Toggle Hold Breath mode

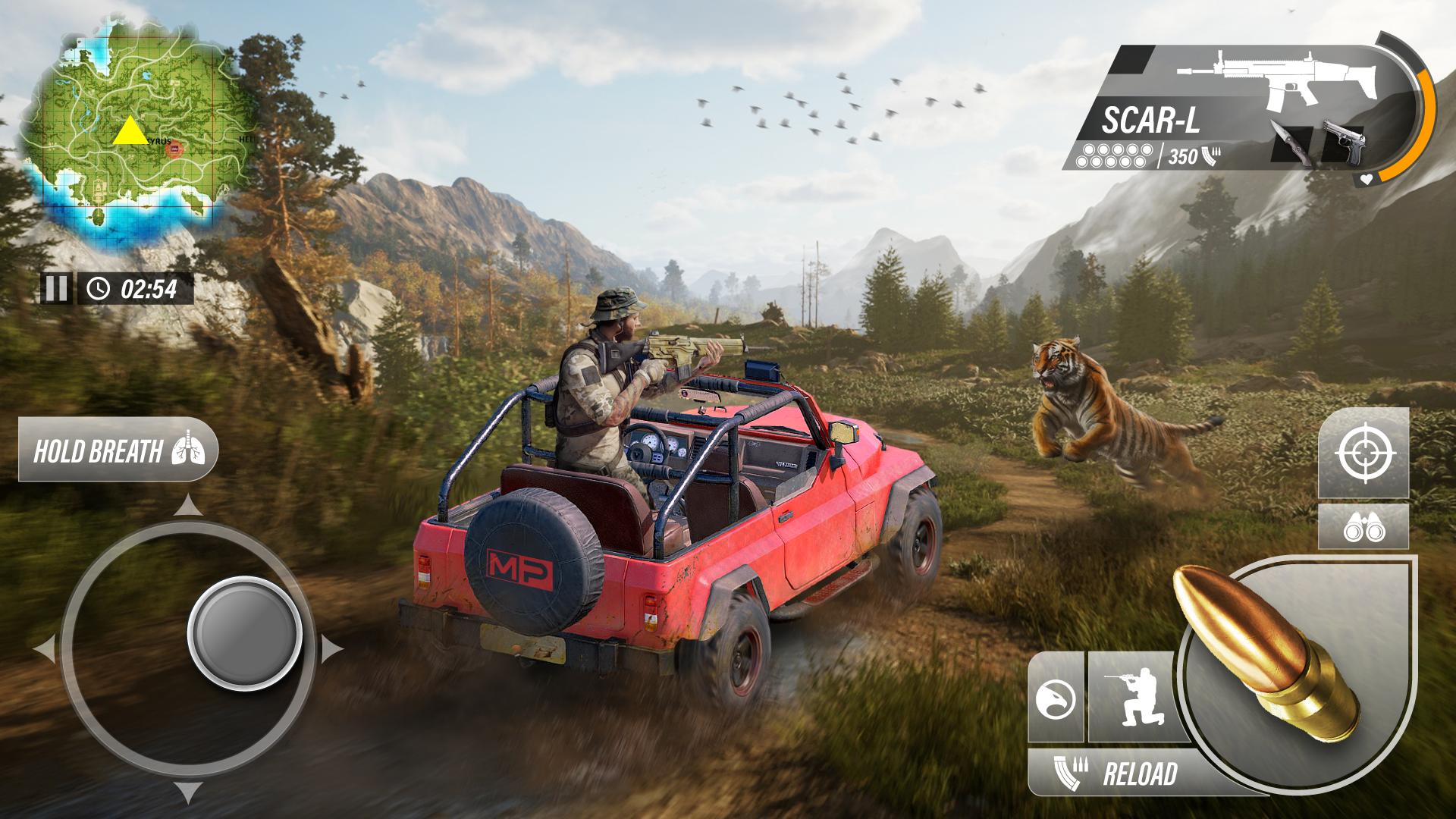pyautogui.click(x=118, y=449)
